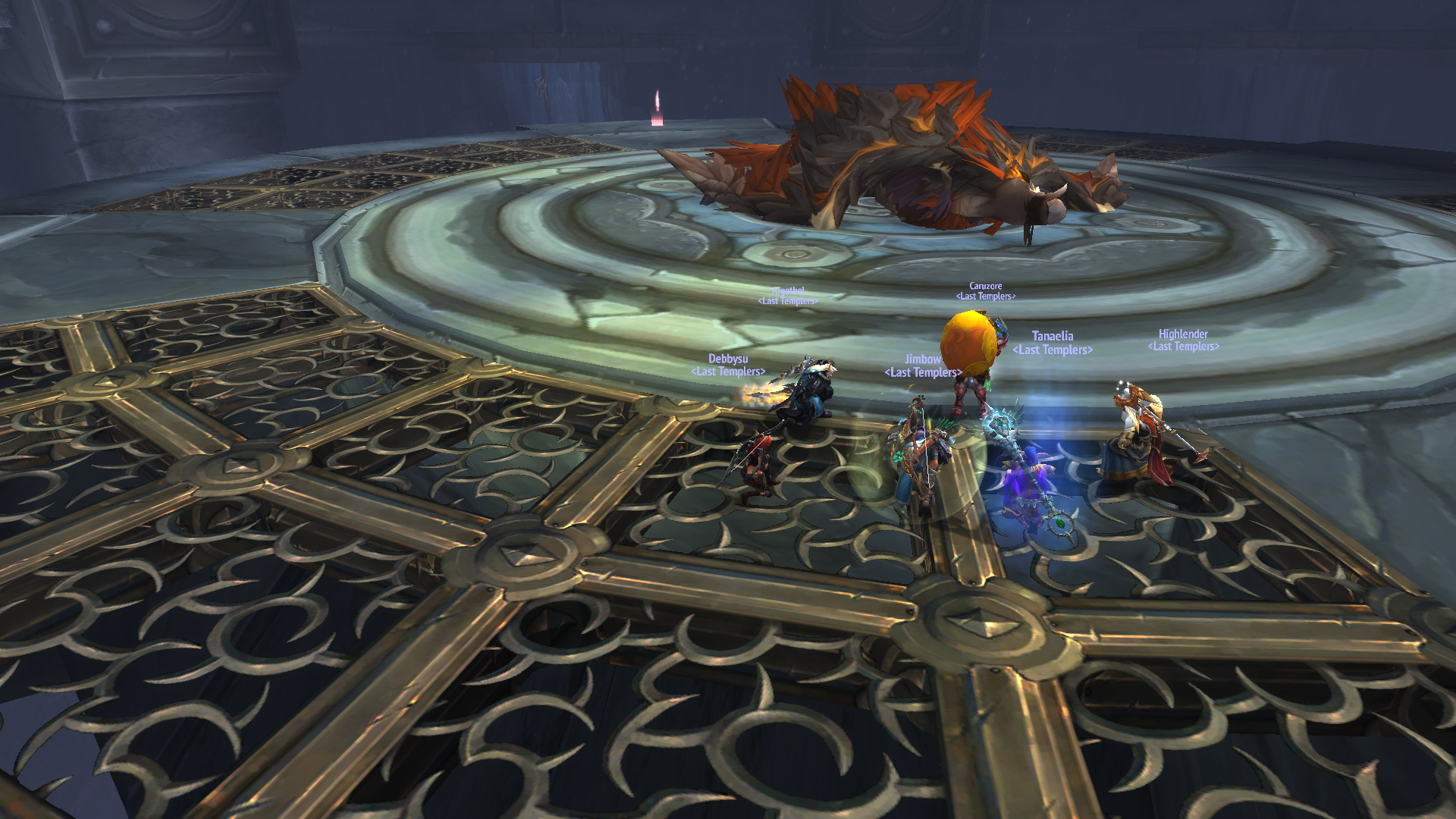Screen dimensions: 1456x819
Task: Click the Tanaelia name label
Action: (1052, 336)
